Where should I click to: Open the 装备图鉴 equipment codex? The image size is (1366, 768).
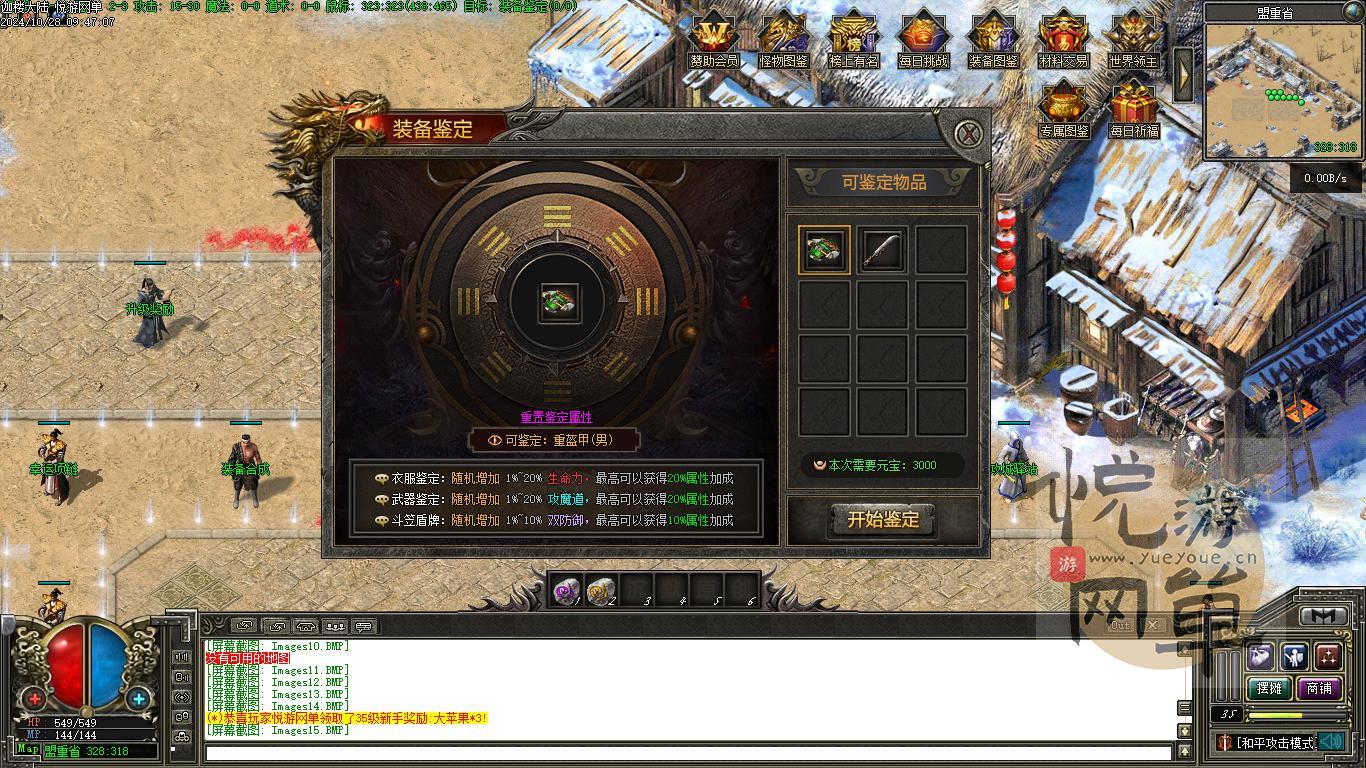click(993, 36)
